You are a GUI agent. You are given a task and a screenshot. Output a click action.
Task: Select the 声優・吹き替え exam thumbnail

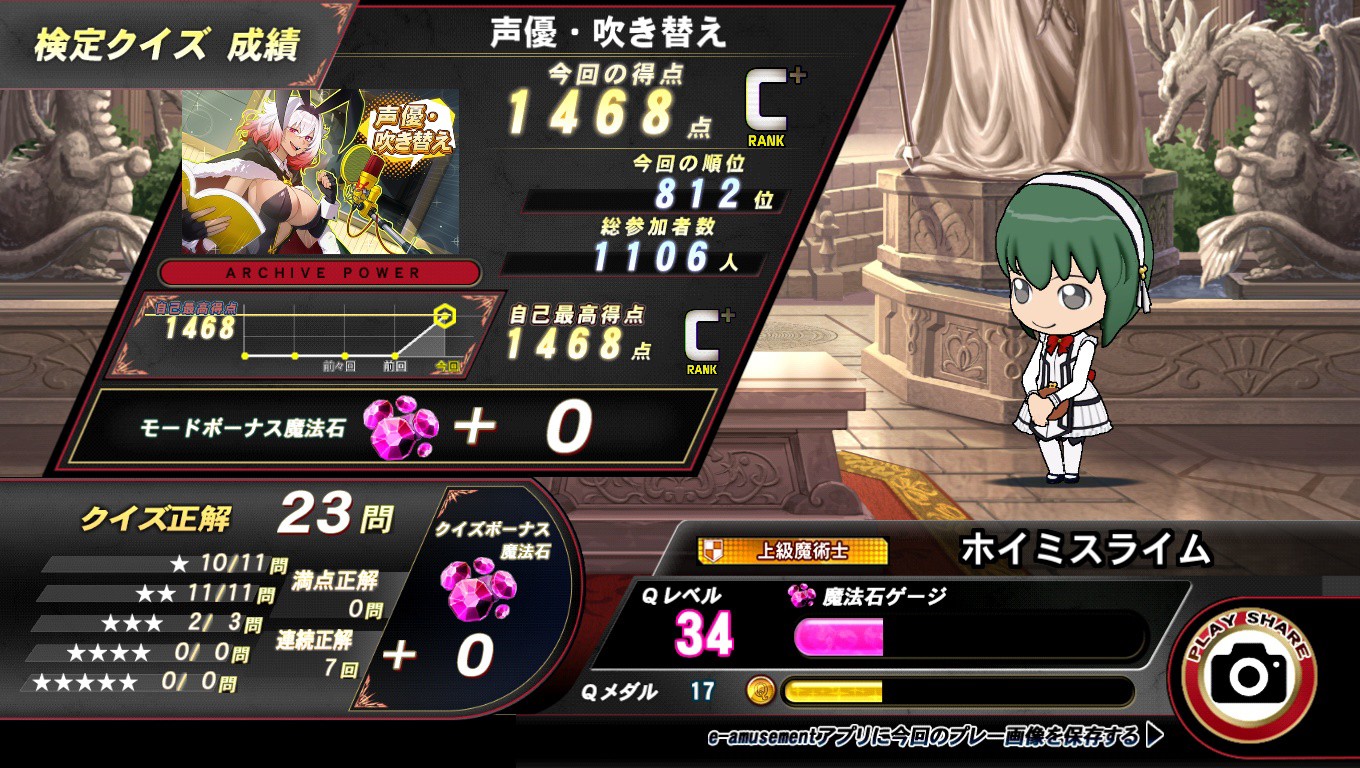click(320, 171)
